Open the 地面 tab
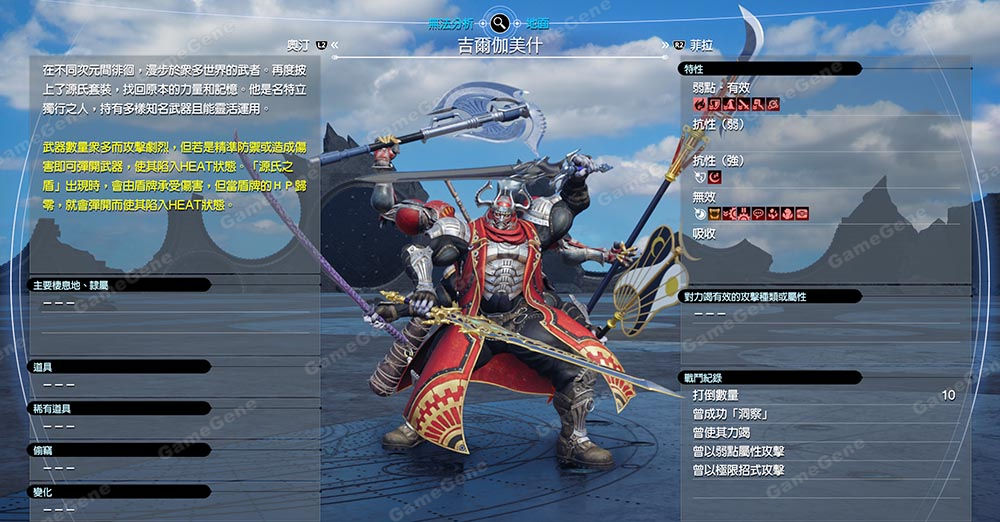Screen dimensions: 1000x522 point(538,22)
